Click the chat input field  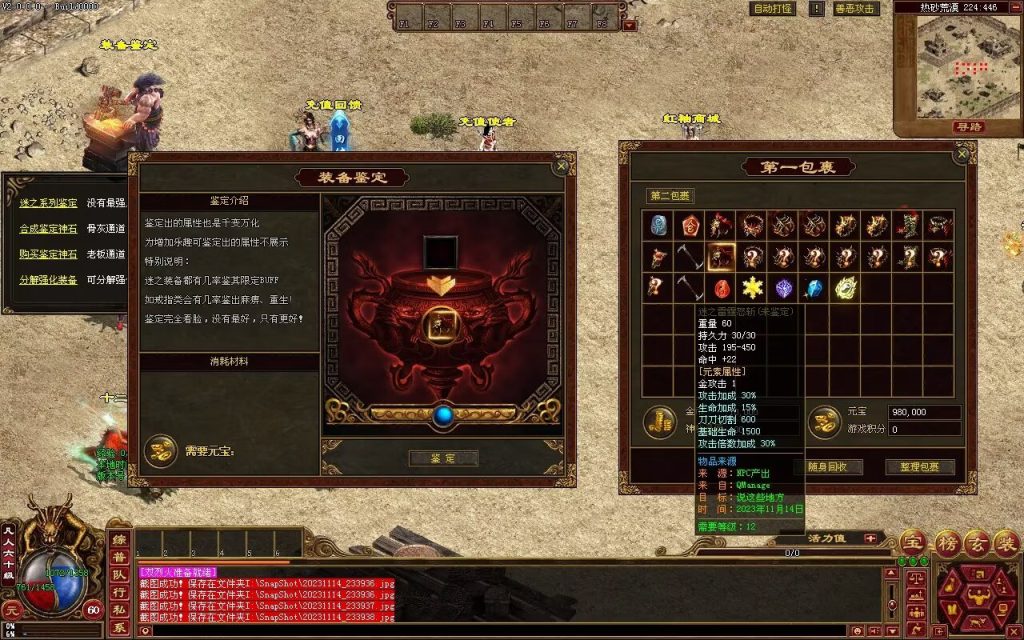[500, 630]
